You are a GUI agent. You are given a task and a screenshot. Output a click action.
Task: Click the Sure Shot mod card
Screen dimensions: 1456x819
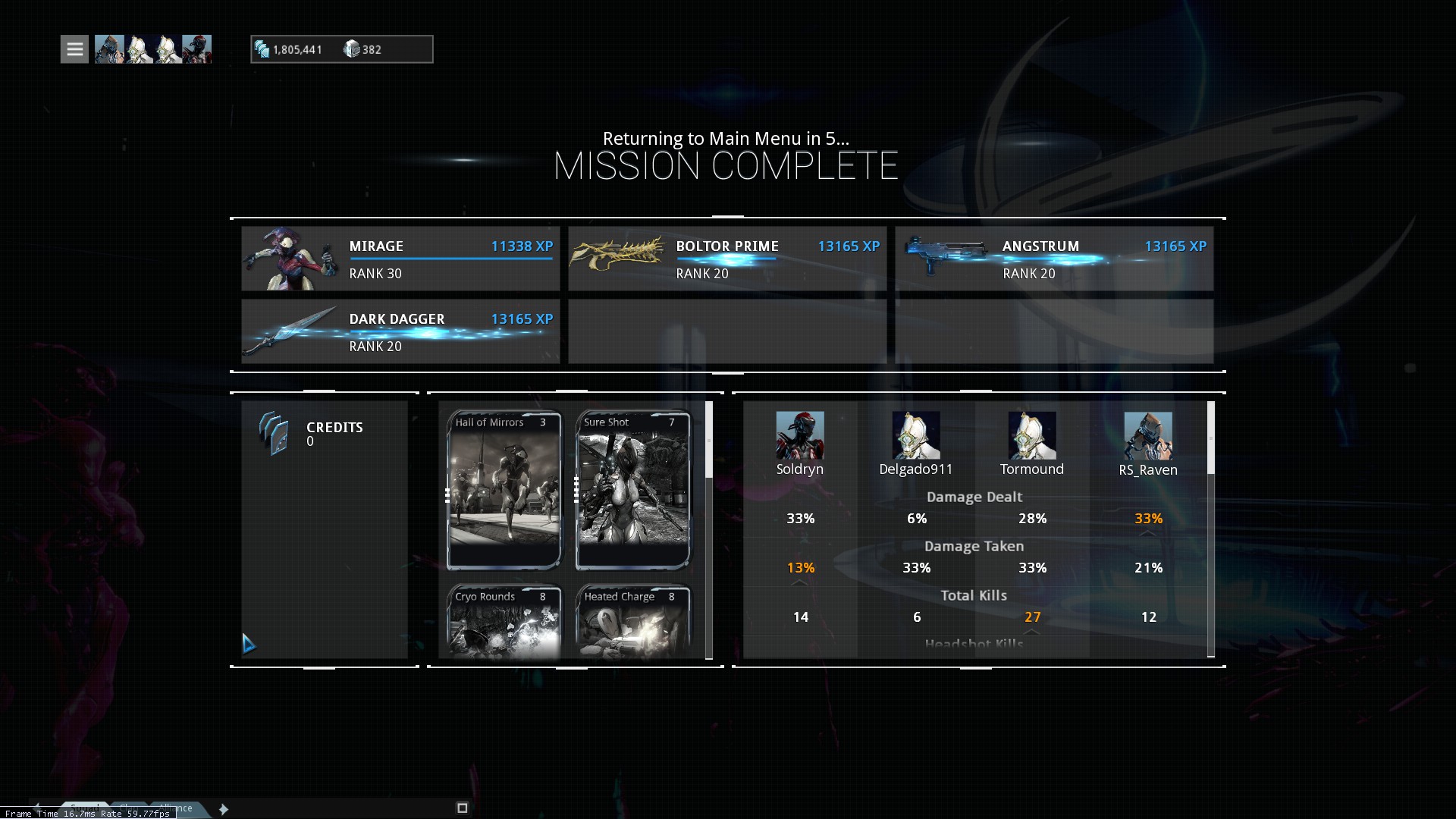point(633,490)
